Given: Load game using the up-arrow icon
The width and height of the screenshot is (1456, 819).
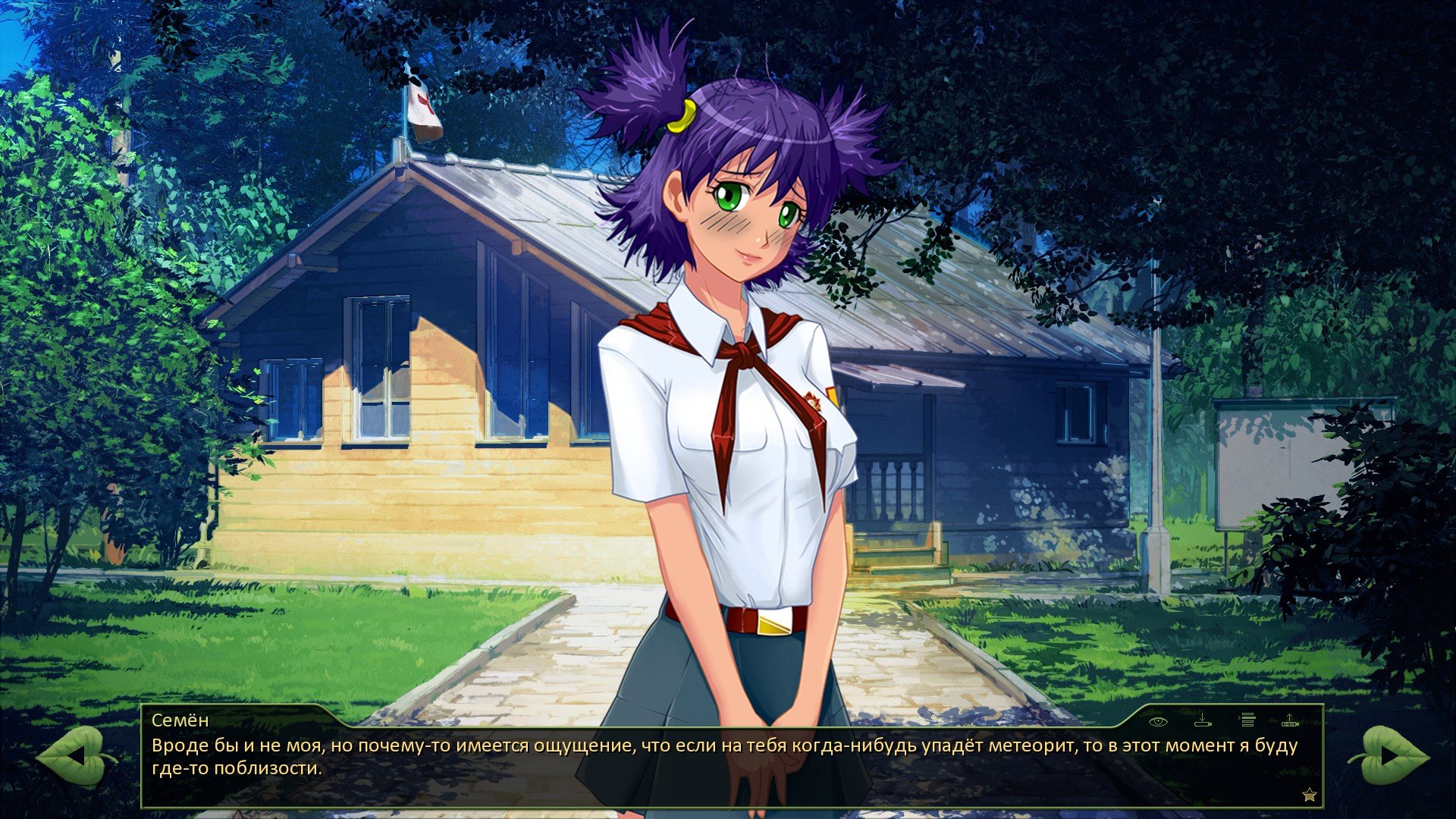Looking at the screenshot, I should [x=1290, y=720].
